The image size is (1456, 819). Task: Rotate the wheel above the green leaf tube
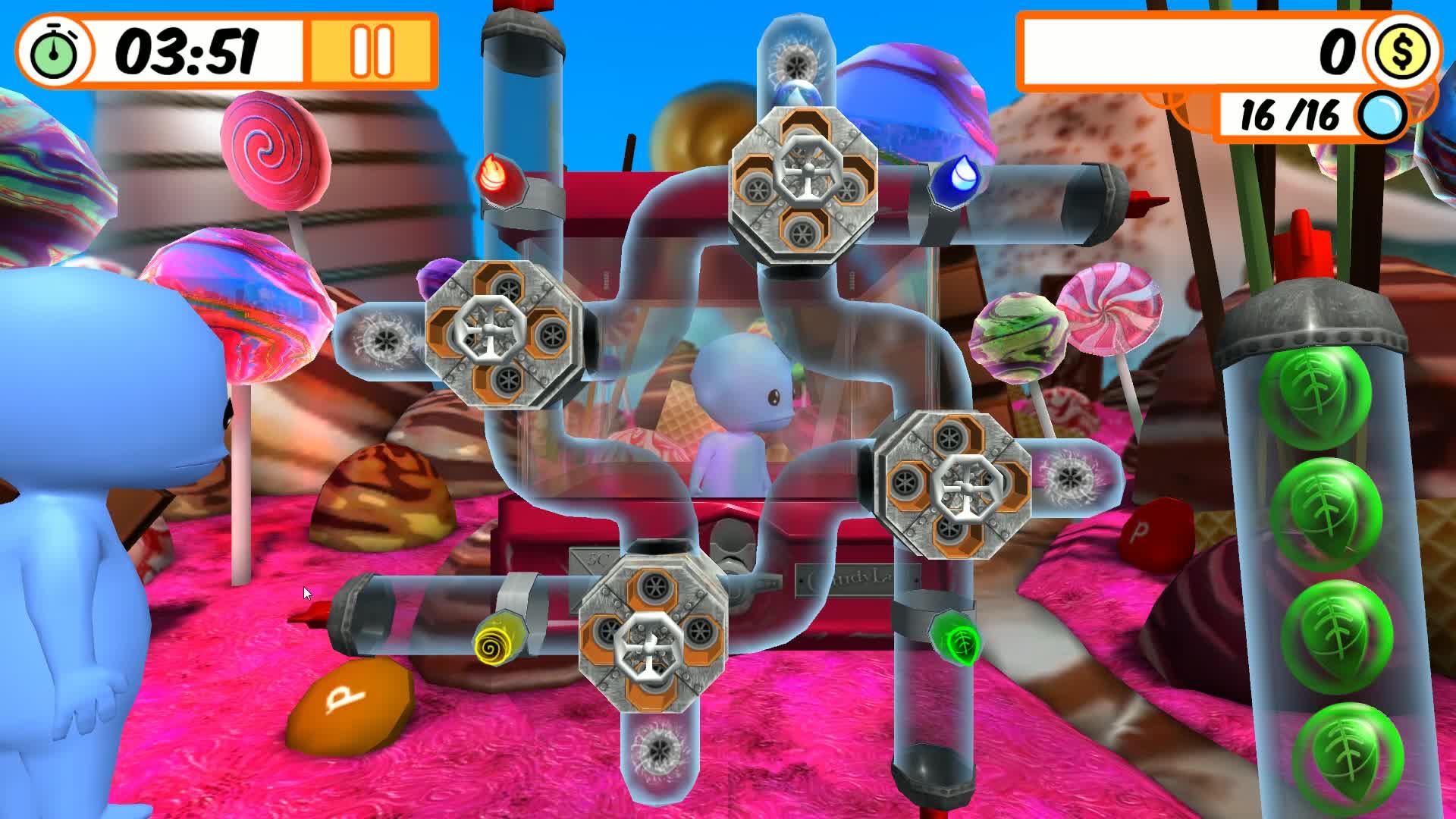pos(952,483)
